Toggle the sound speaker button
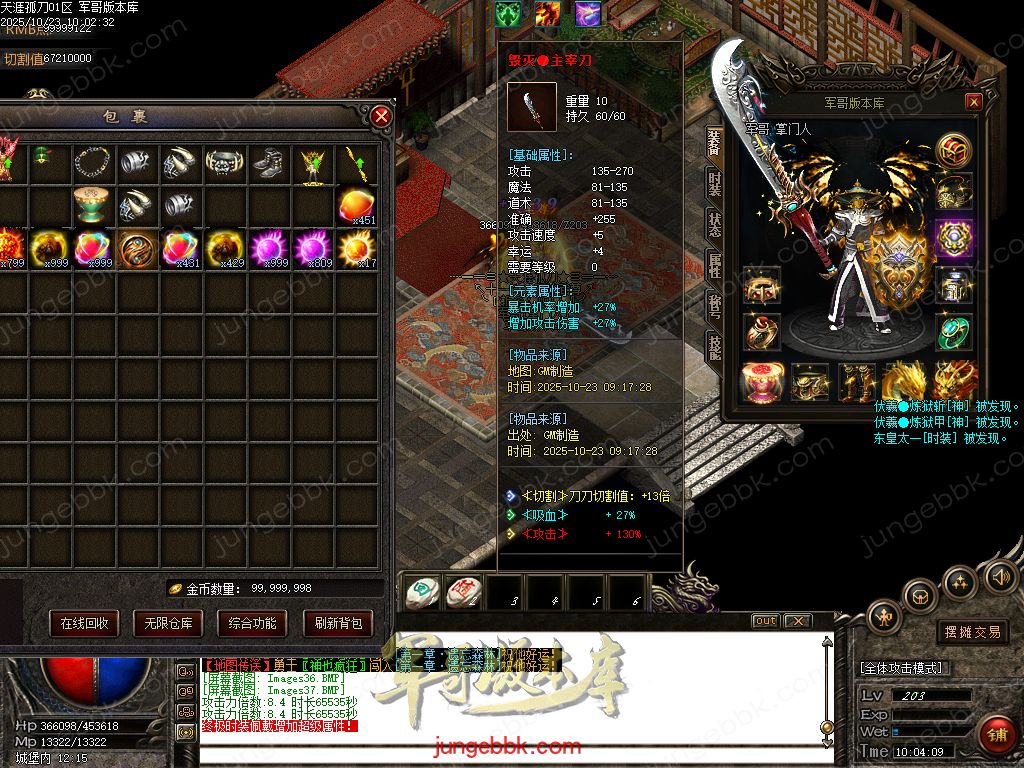This screenshot has height=768, width=1024. [1000, 575]
